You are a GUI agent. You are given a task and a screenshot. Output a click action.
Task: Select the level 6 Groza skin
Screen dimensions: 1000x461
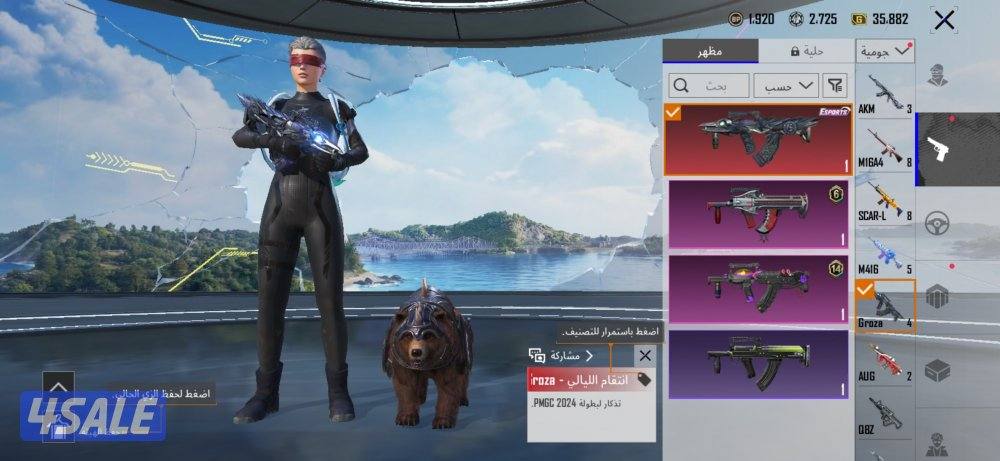[758, 214]
